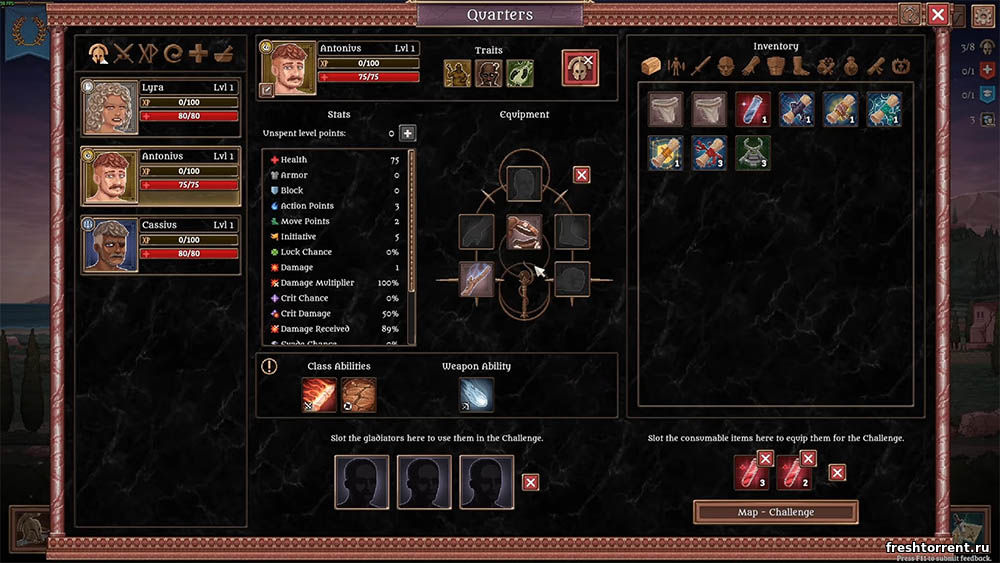Screen dimensions: 1000x563
Task: Filter inventory by boots
Action: coord(802,67)
